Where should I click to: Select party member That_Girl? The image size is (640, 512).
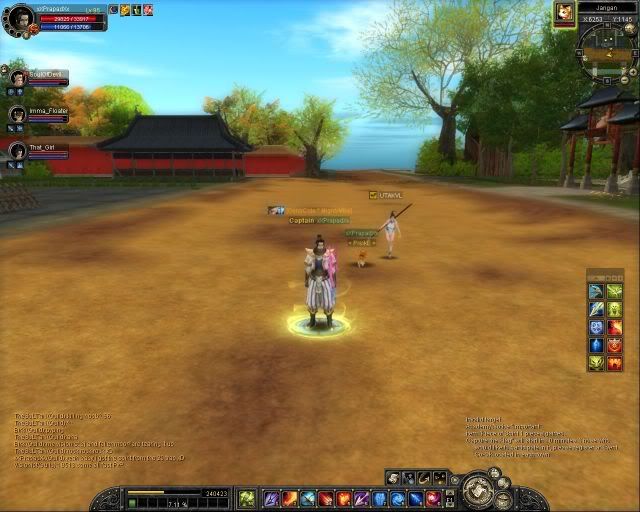click(x=18, y=150)
